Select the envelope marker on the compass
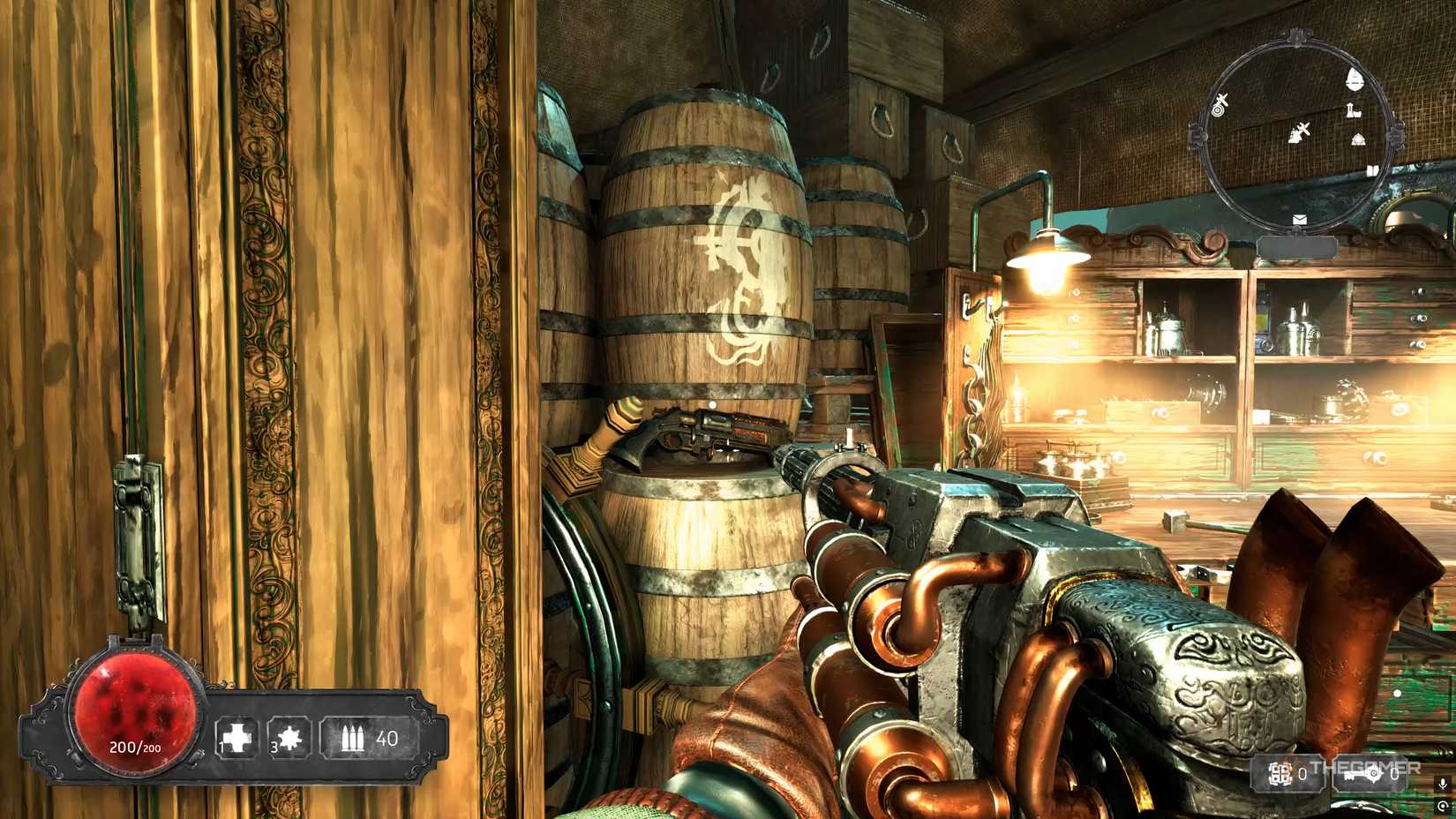The height and width of the screenshot is (819, 1456). point(1299,219)
